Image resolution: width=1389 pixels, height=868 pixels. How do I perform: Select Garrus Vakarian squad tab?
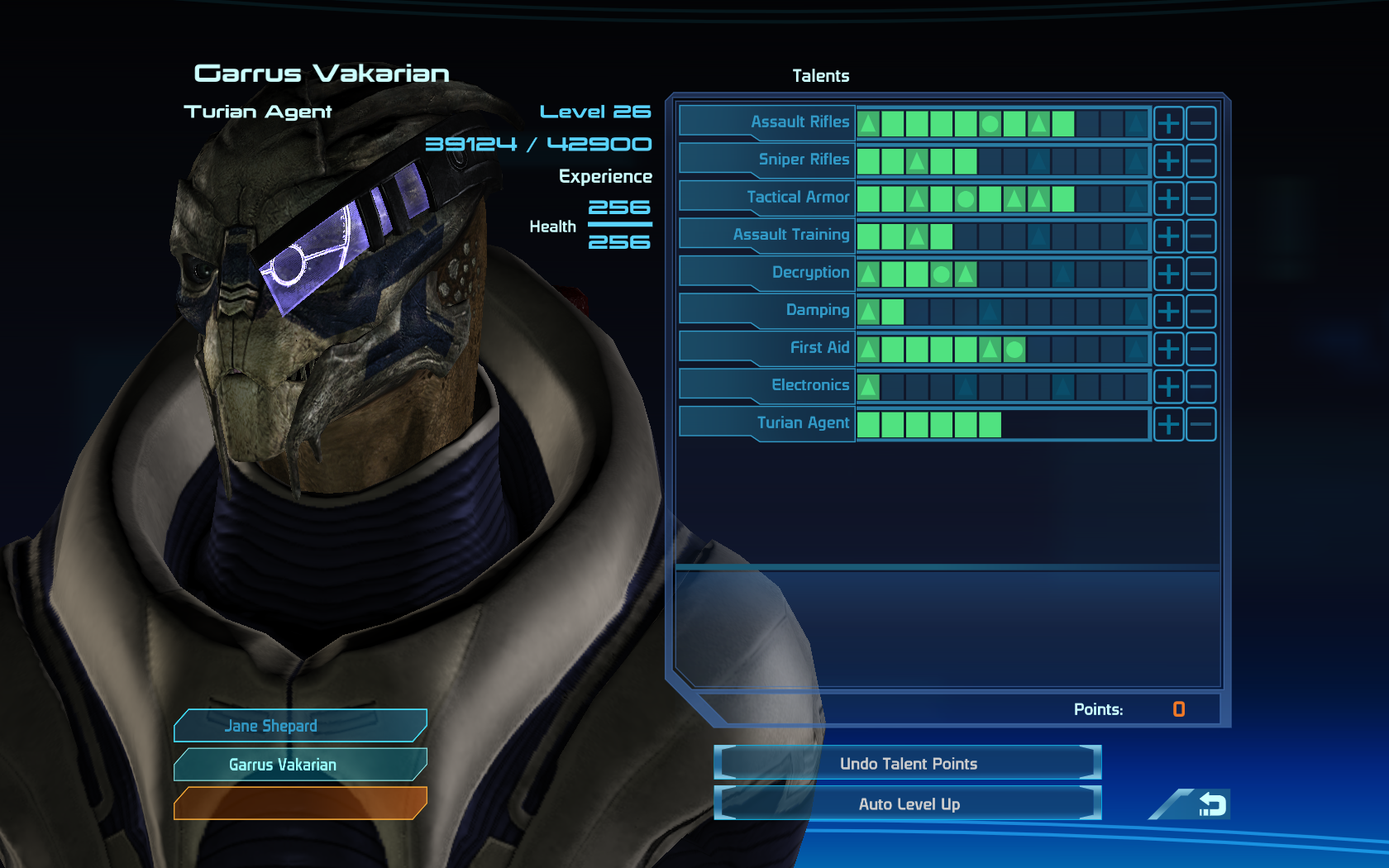(300, 765)
